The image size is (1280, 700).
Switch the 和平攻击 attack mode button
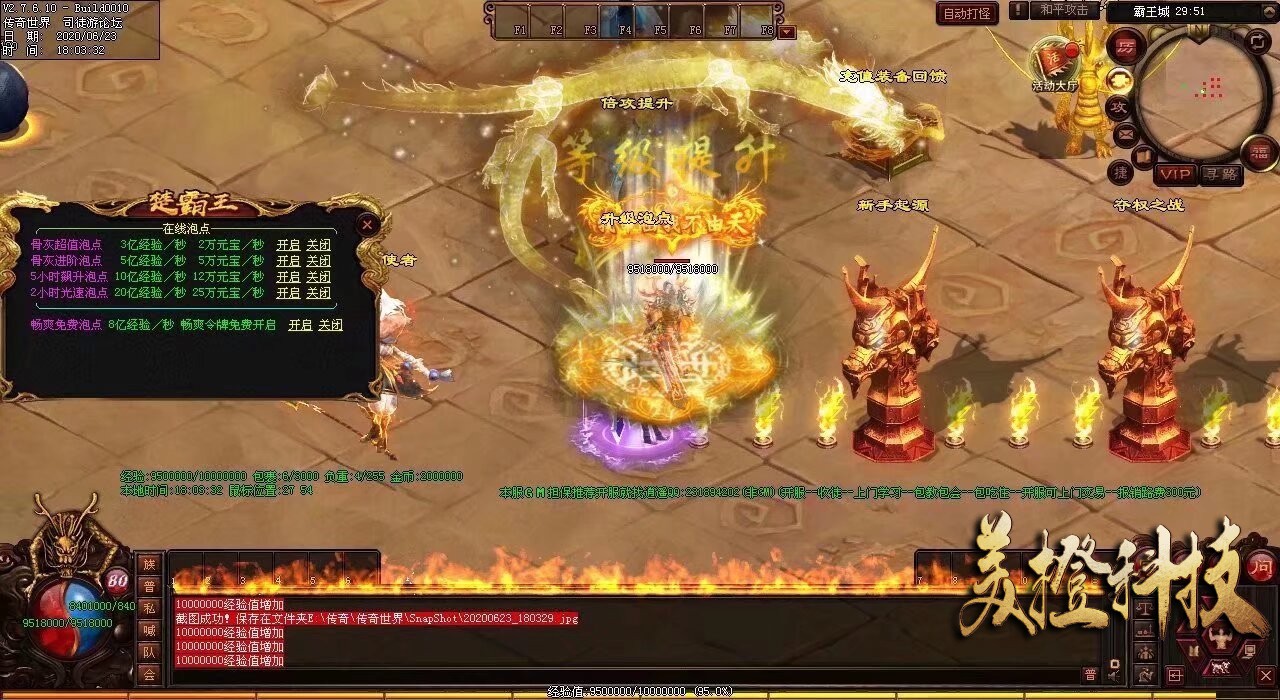[x=1063, y=10]
